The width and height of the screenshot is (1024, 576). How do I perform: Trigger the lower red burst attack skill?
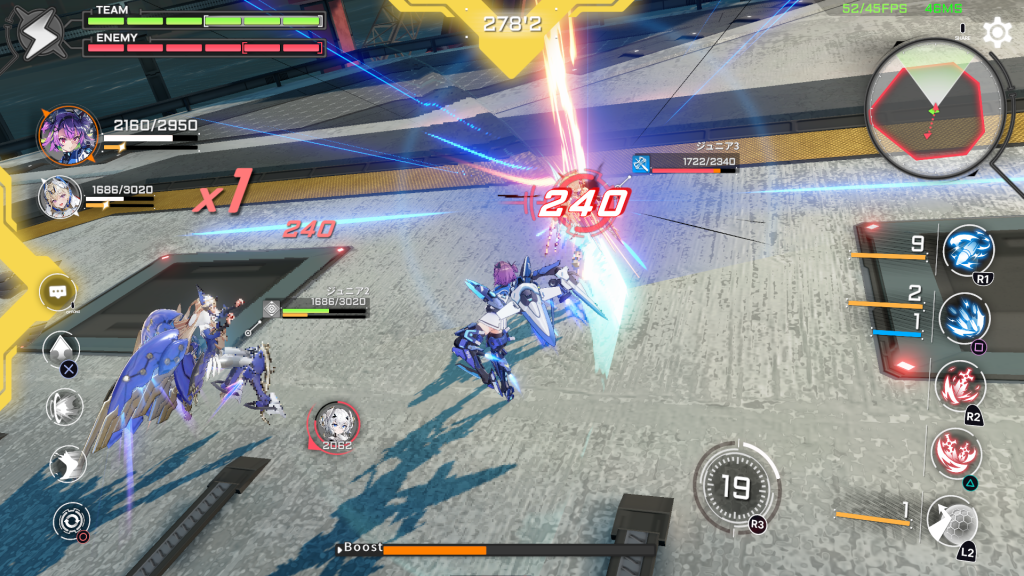coord(955,453)
